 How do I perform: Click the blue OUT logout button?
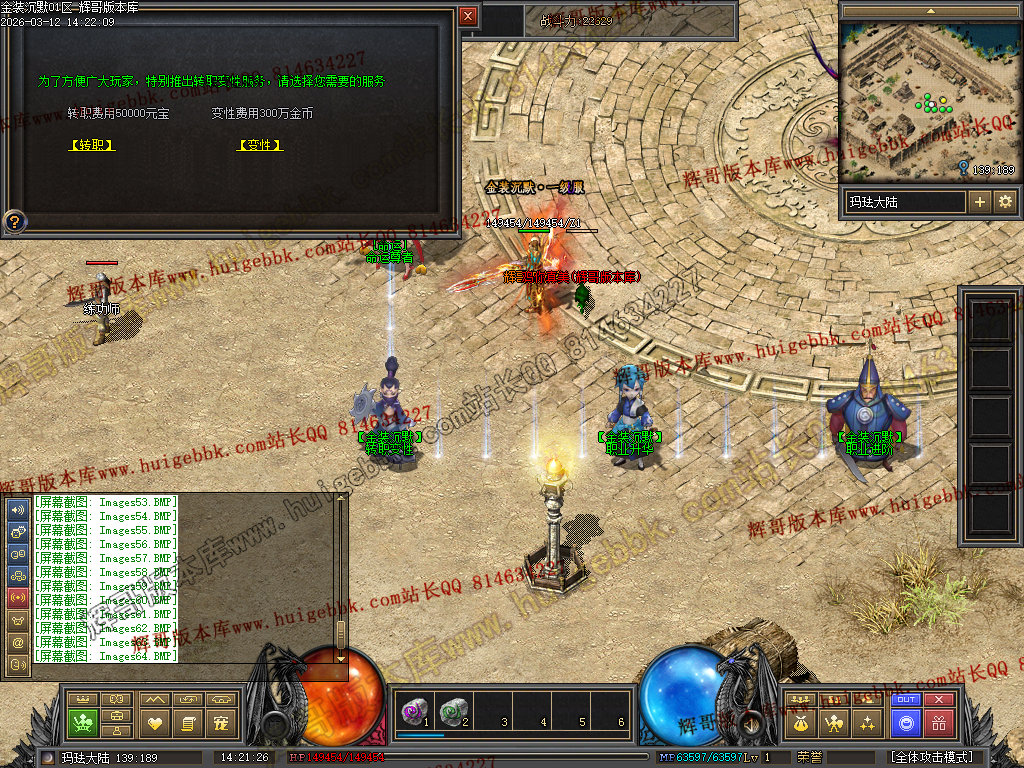tap(905, 700)
